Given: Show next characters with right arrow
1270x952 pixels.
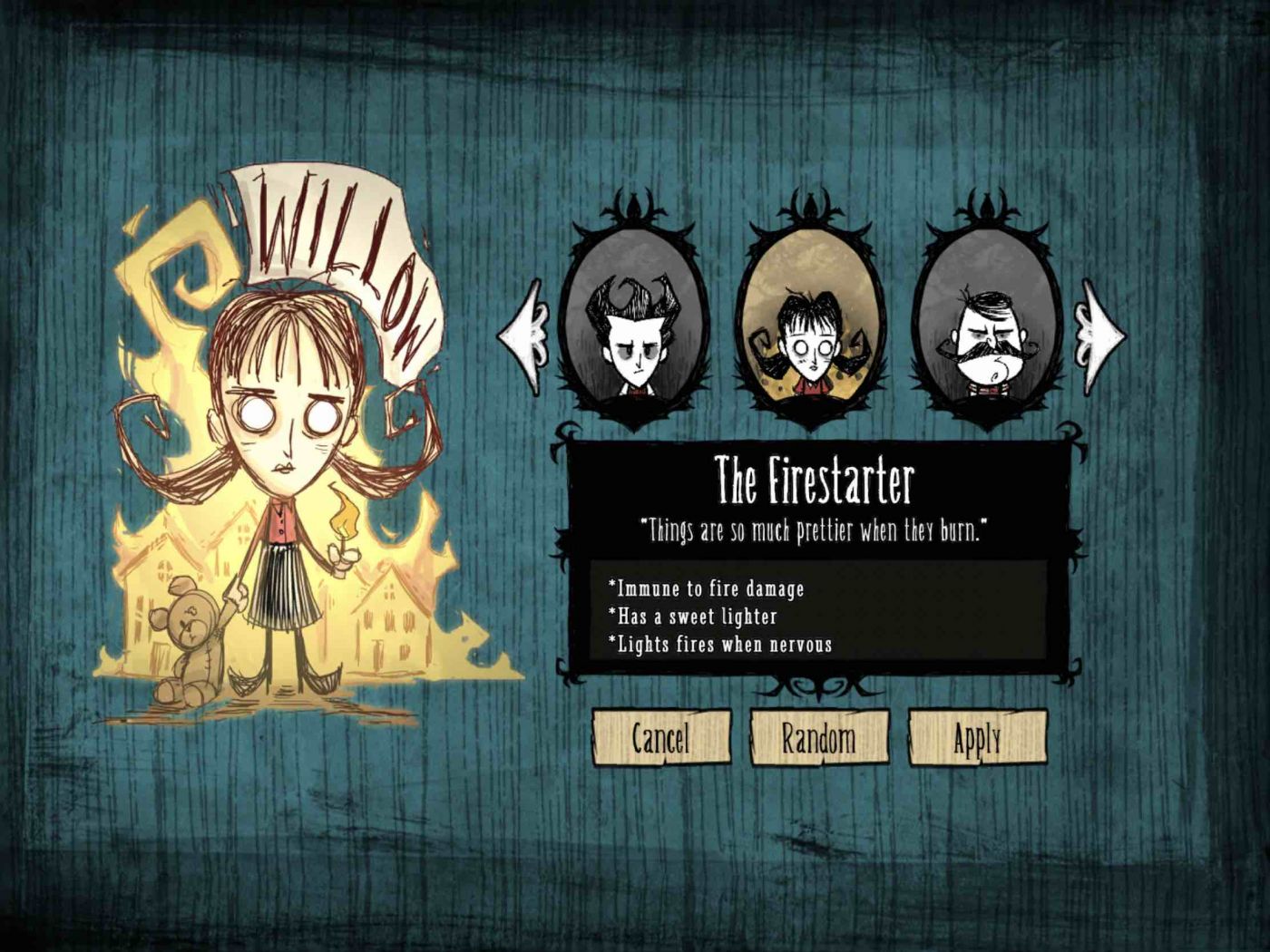Looking at the screenshot, I should (1099, 334).
